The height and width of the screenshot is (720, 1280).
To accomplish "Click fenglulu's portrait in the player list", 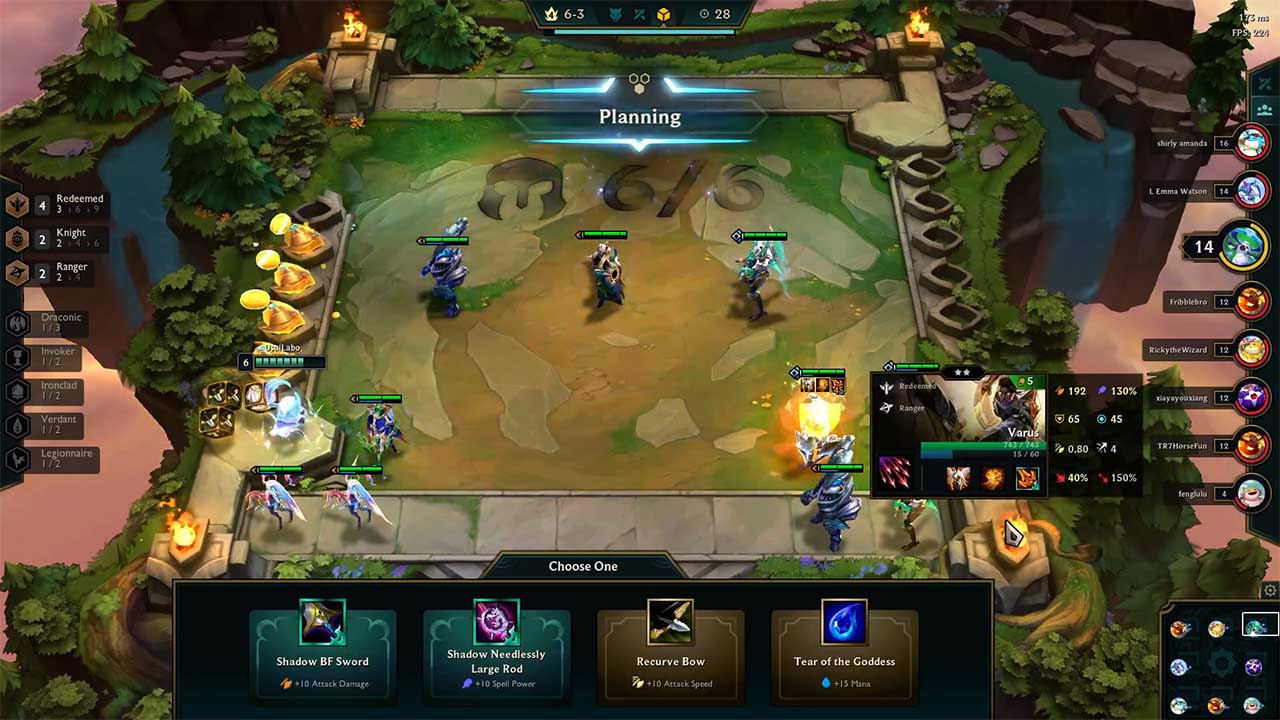I will (1252, 493).
